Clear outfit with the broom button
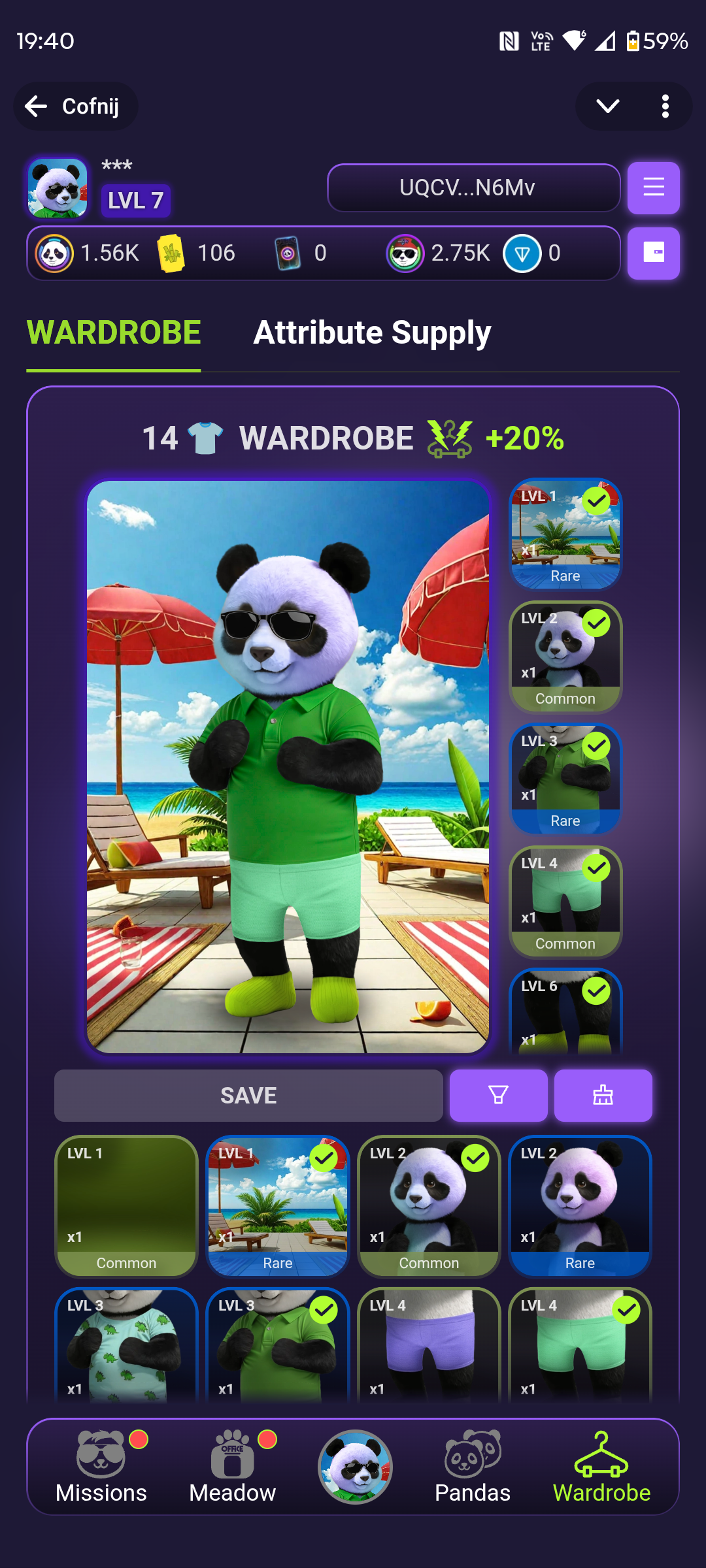 click(603, 1095)
